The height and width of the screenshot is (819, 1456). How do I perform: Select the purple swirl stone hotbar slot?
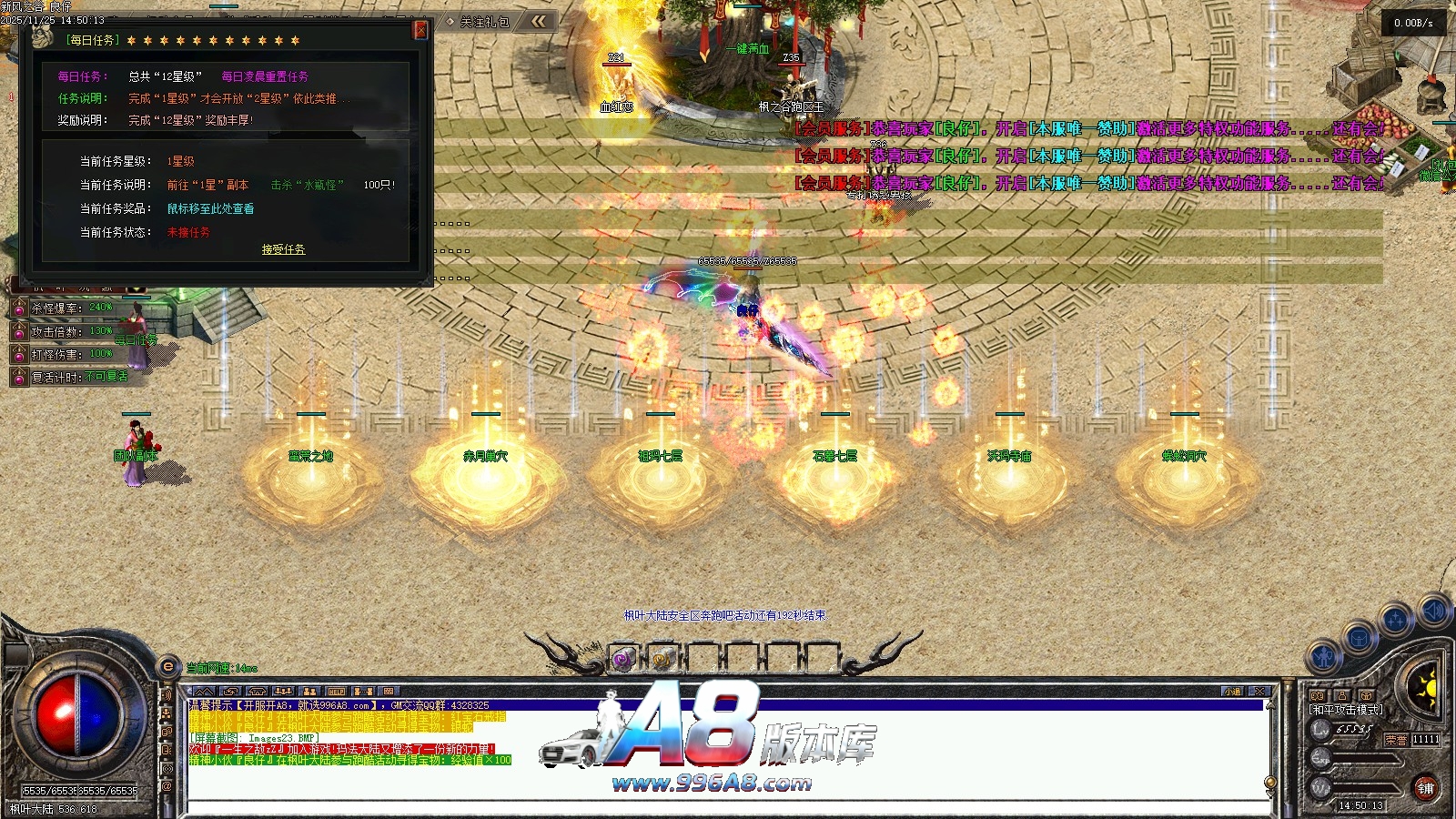pyautogui.click(x=622, y=658)
